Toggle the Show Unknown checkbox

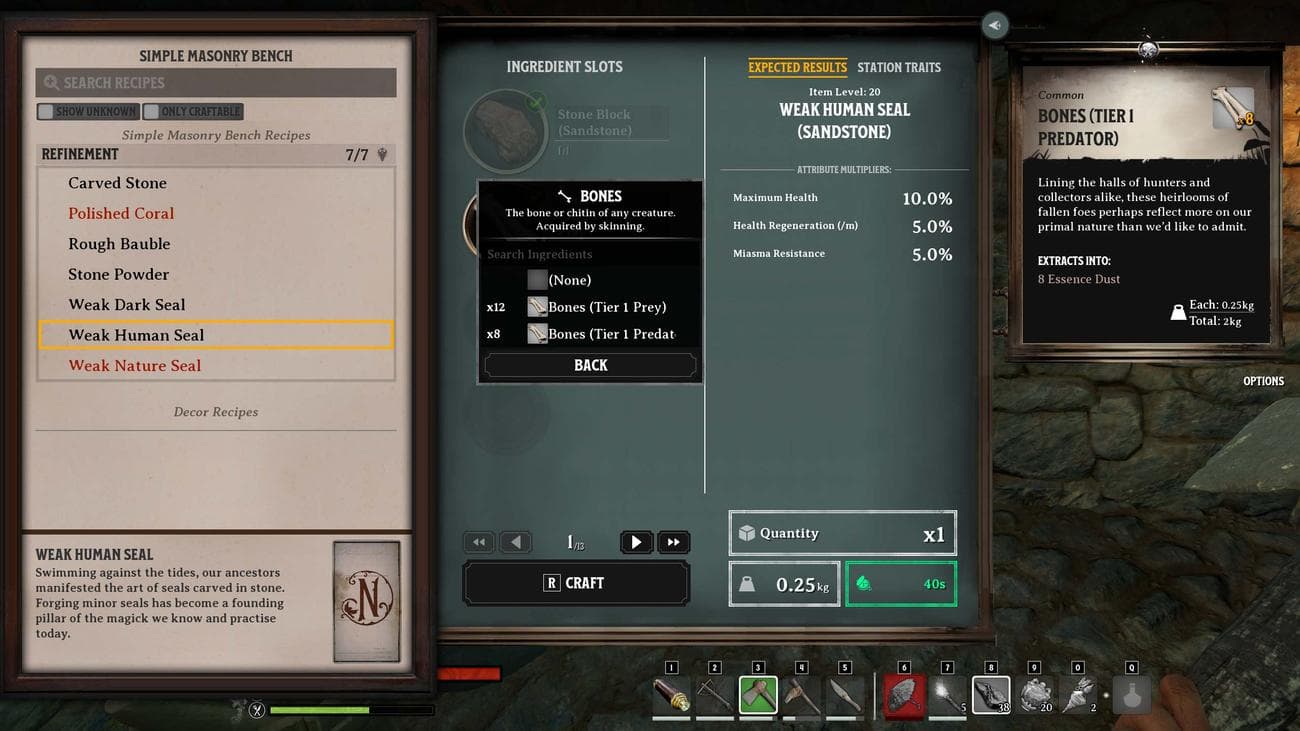[x=46, y=112]
